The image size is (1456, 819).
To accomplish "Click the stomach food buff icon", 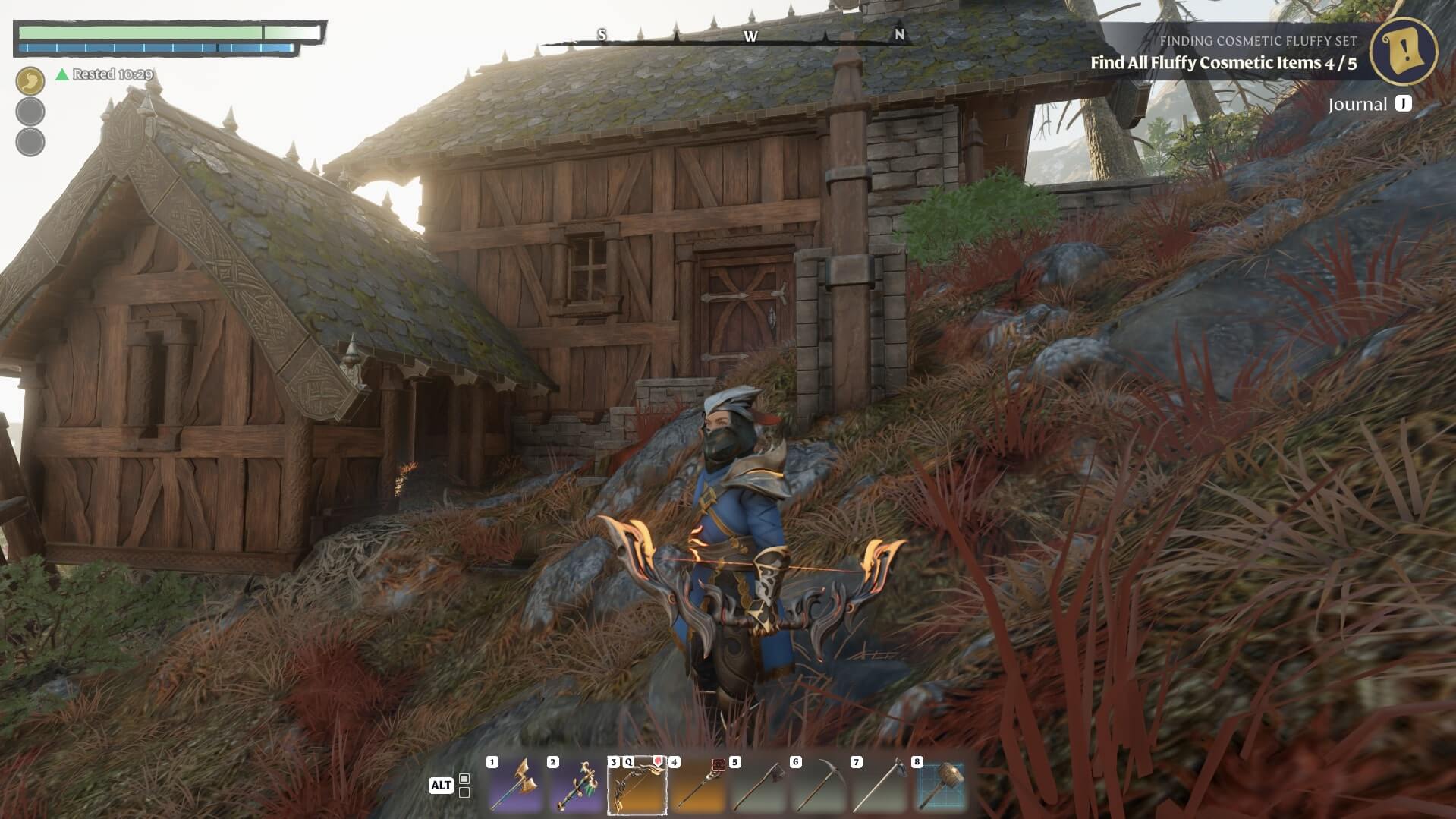I will [30, 80].
